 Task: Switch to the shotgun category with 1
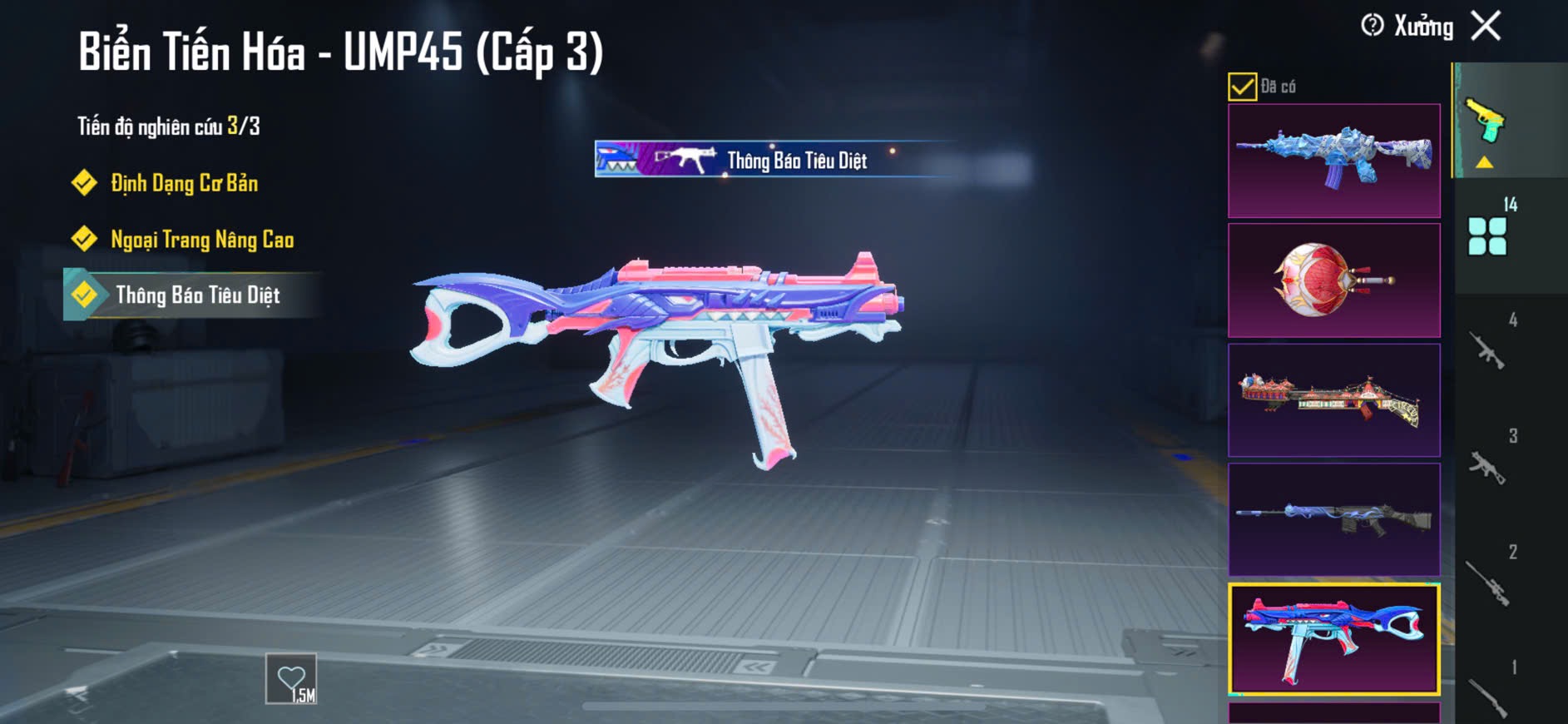pos(1488,696)
